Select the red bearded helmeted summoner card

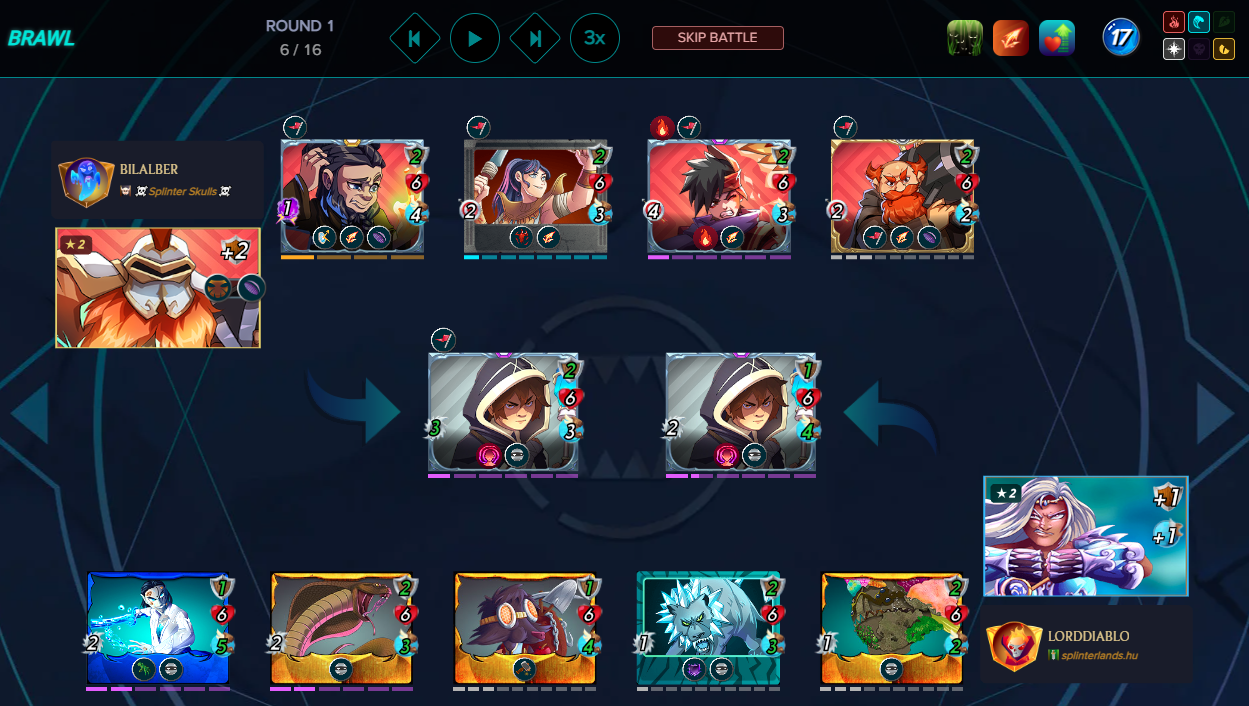[158, 288]
